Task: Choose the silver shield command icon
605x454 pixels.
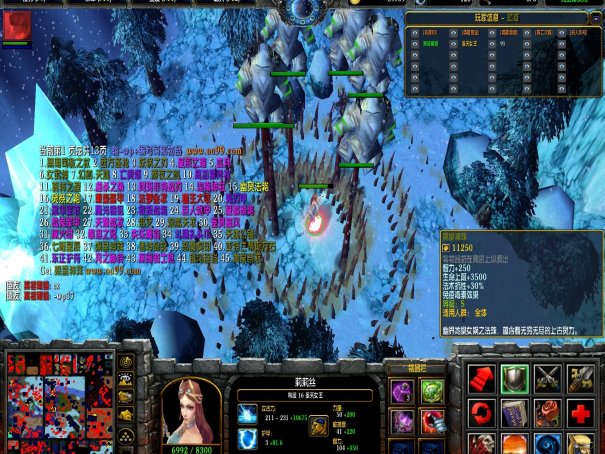Action: point(514,379)
